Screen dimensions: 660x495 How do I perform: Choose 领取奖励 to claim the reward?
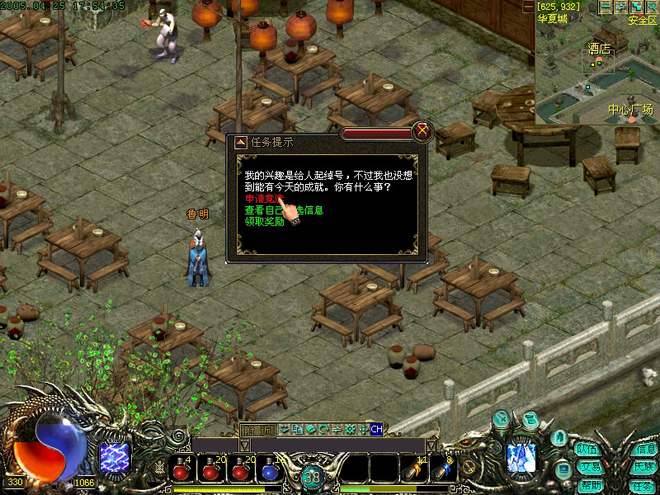tap(264, 221)
